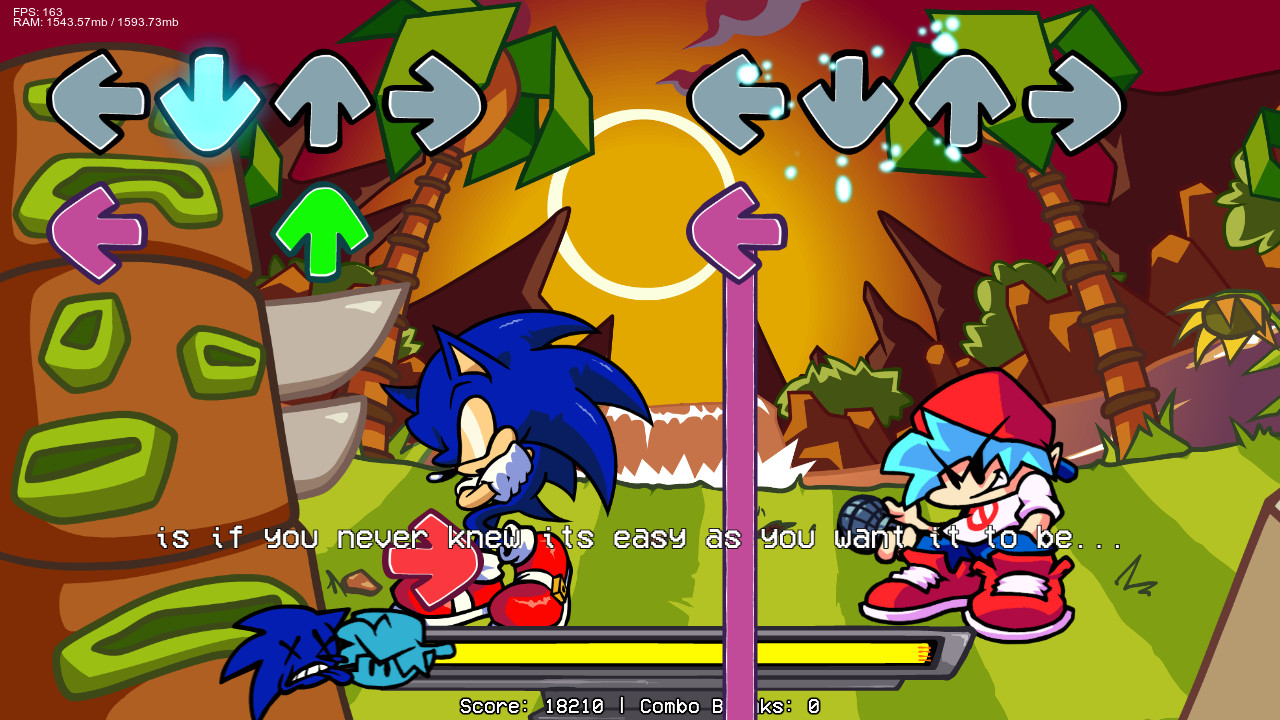Click the purple left note on the opponent strumline
The width and height of the screenshot is (1280, 720).
pos(100,232)
